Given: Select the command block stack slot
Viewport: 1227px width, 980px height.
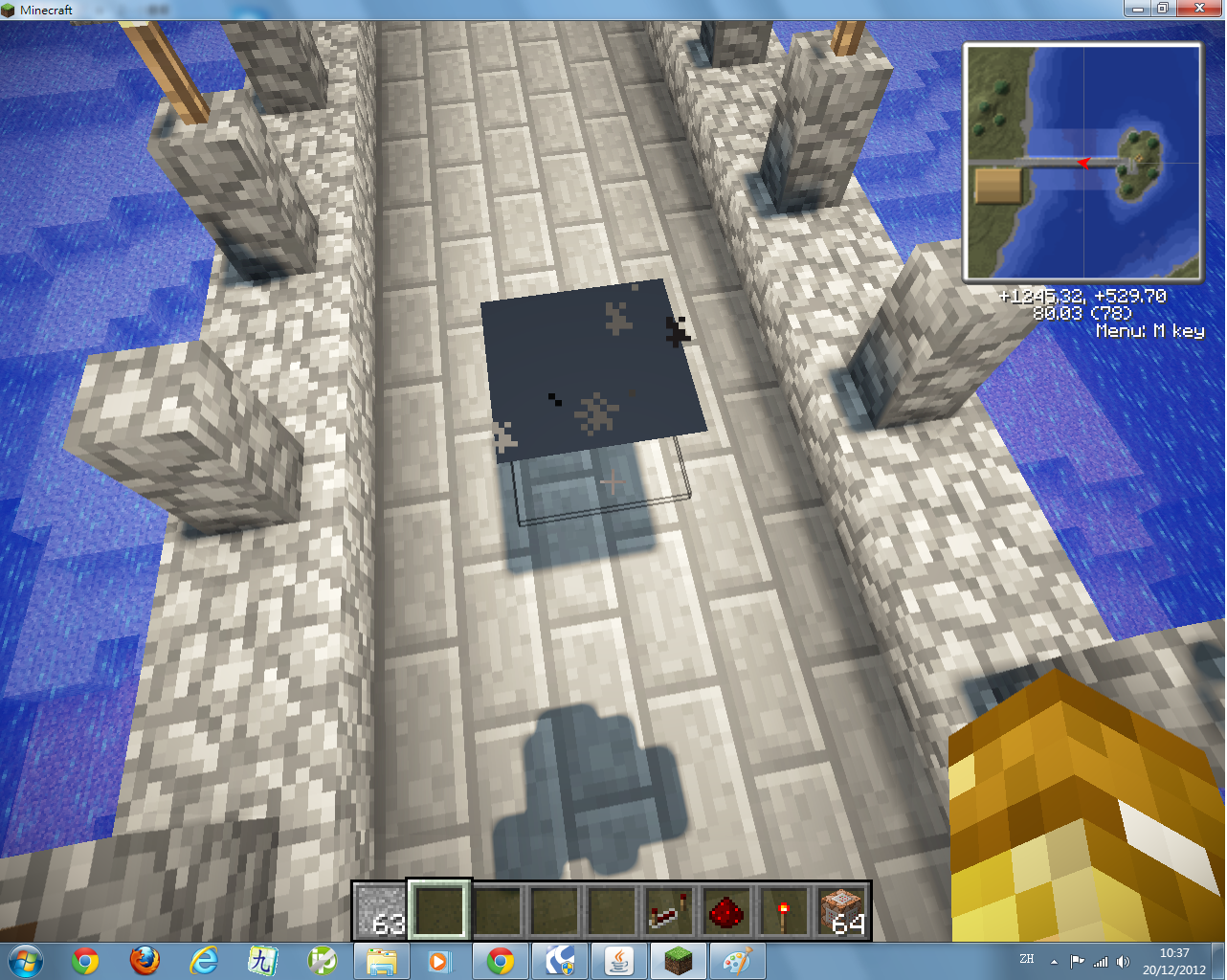Looking at the screenshot, I should coord(842,910).
